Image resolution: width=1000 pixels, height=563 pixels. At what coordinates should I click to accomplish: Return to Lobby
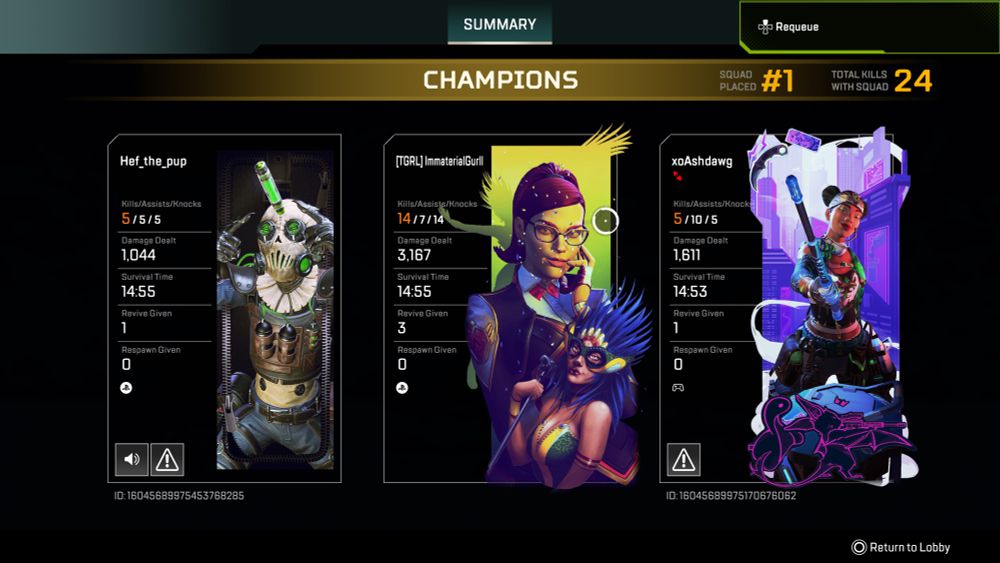900,547
